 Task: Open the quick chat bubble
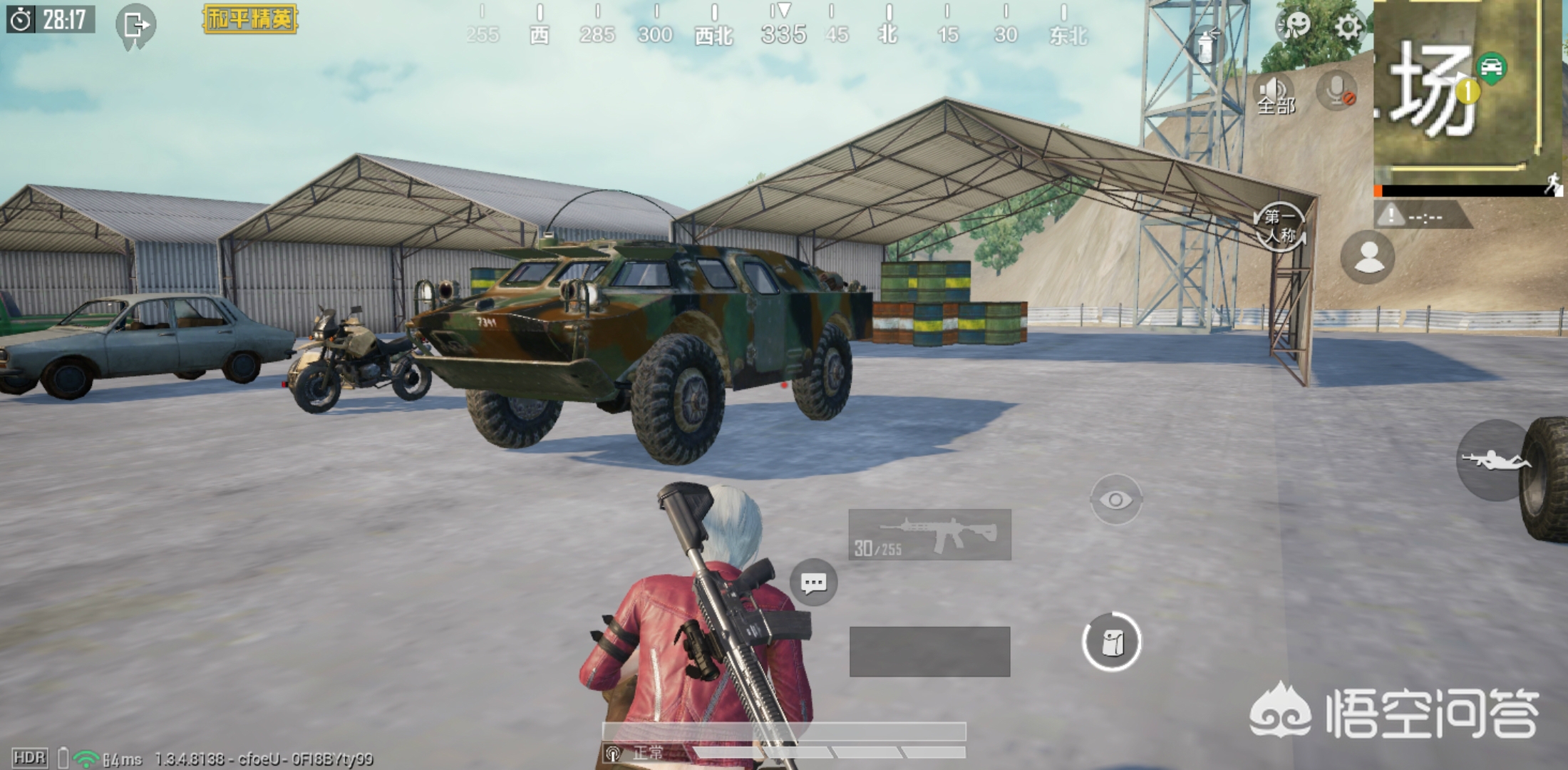pyautogui.click(x=813, y=583)
